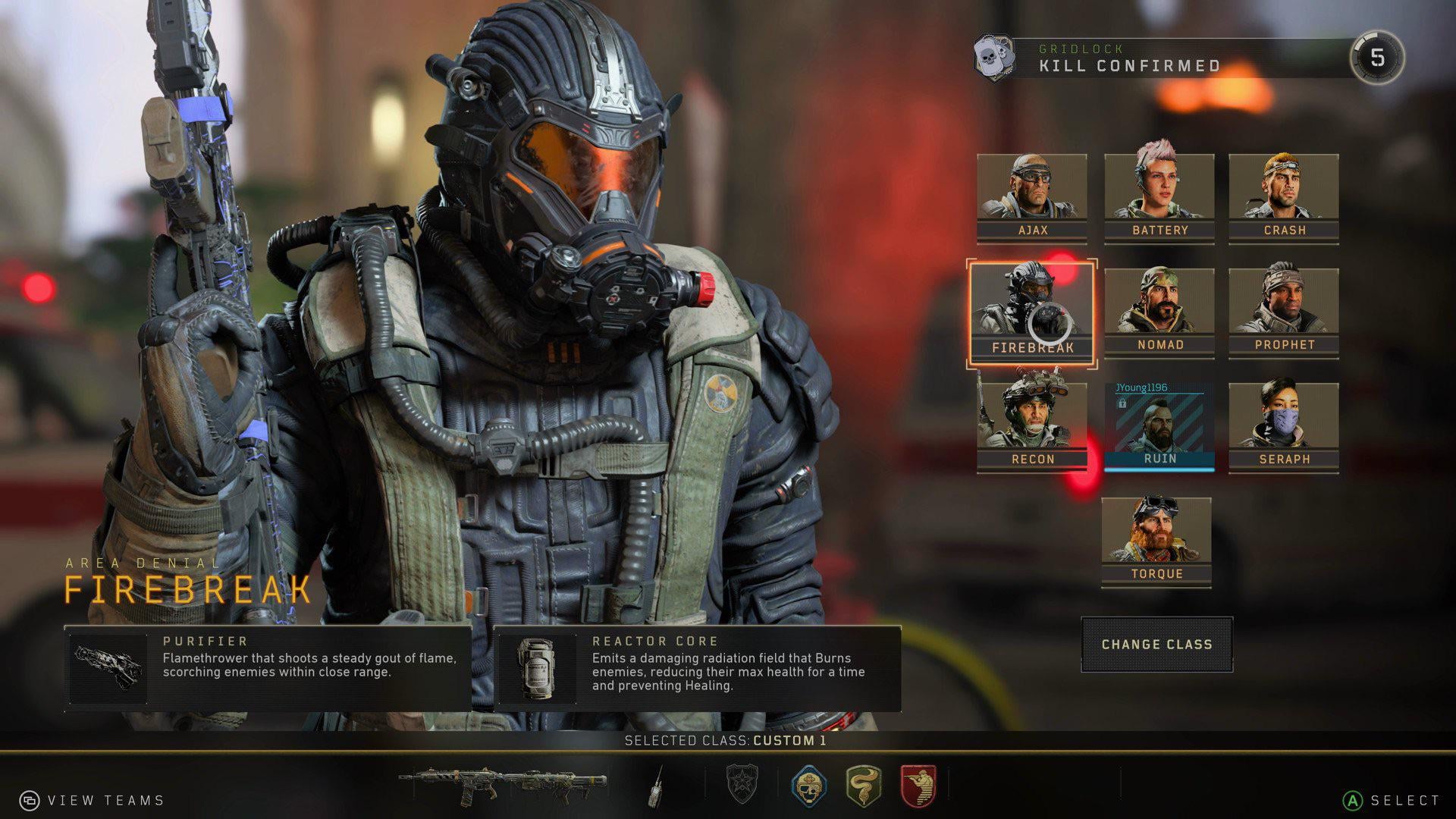1456x819 pixels.
Task: Select the Ajax specialist tile
Action: tap(1031, 198)
